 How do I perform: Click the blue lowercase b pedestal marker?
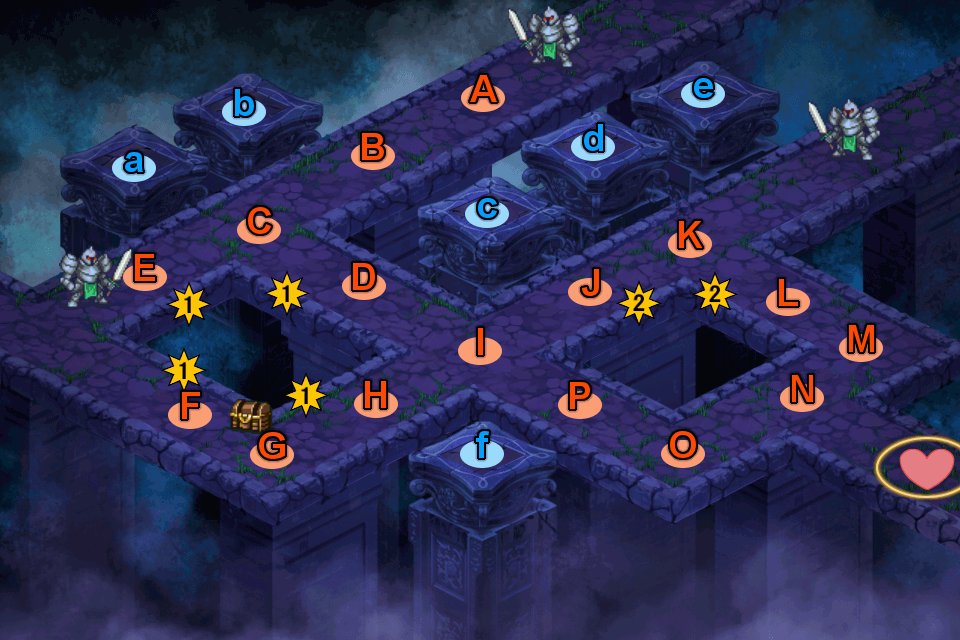point(244,105)
